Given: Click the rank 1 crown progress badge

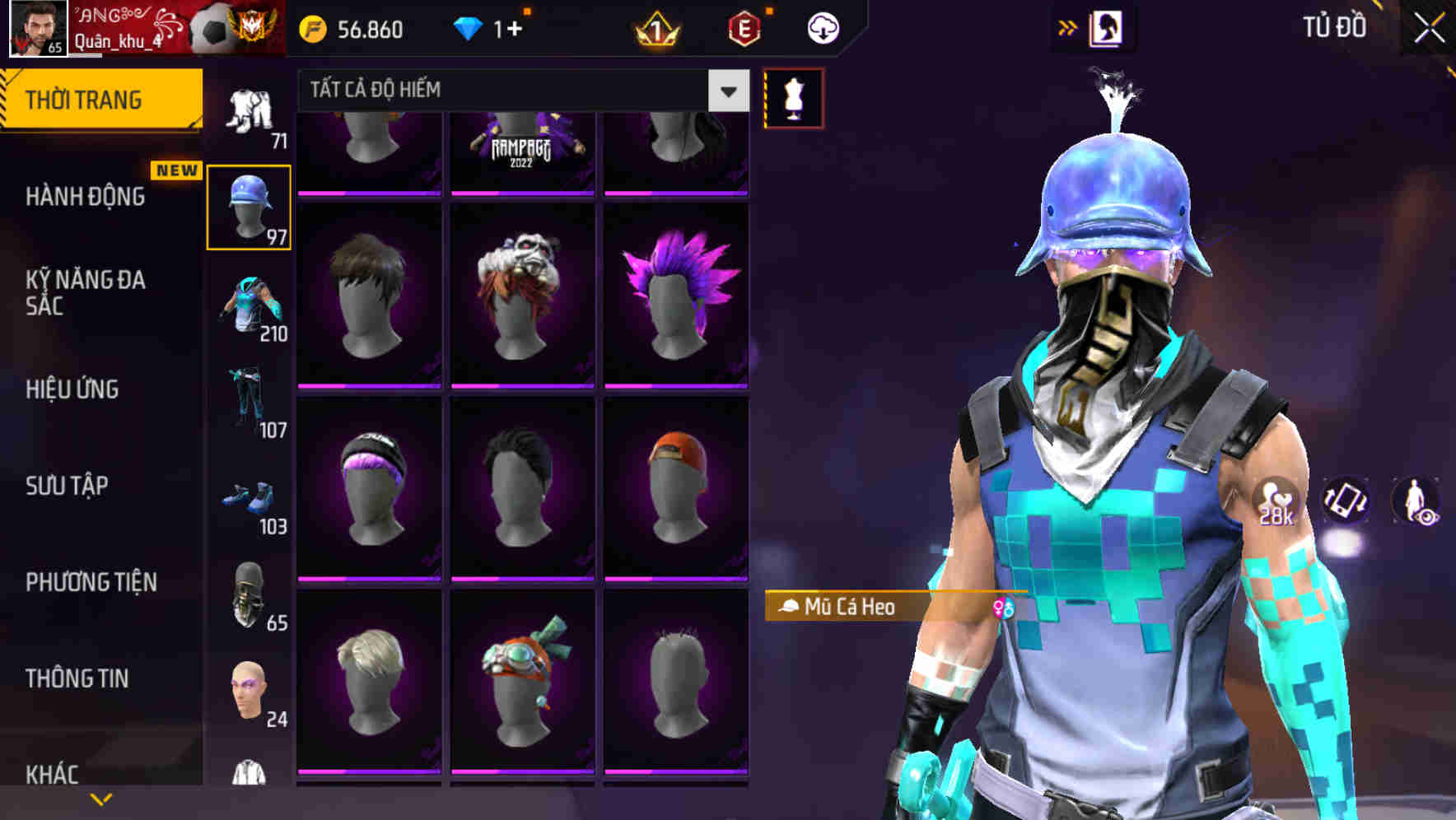Looking at the screenshot, I should click(x=655, y=27).
